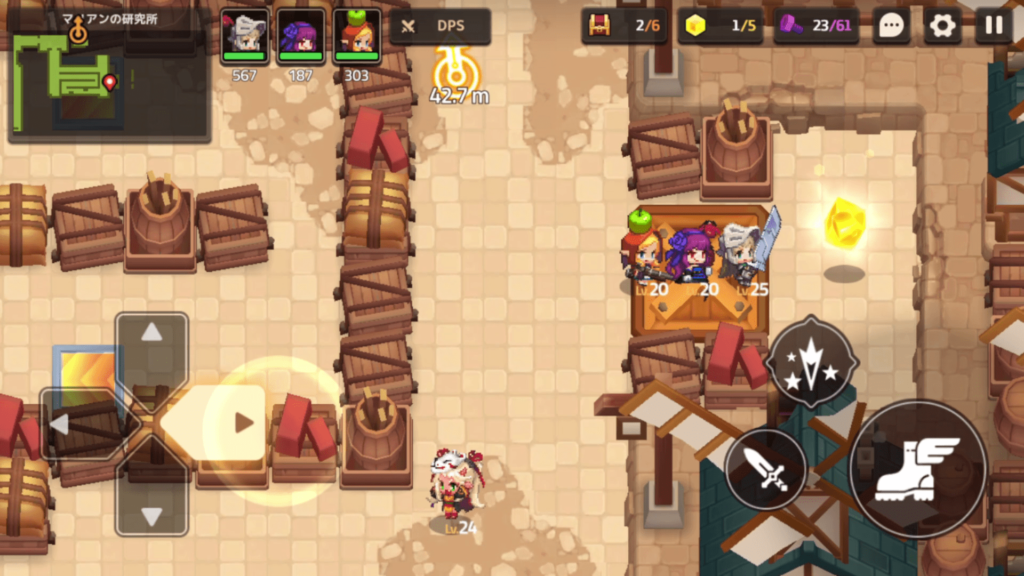
Task: Select the purple-haired hero party portrait
Action: [x=300, y=35]
